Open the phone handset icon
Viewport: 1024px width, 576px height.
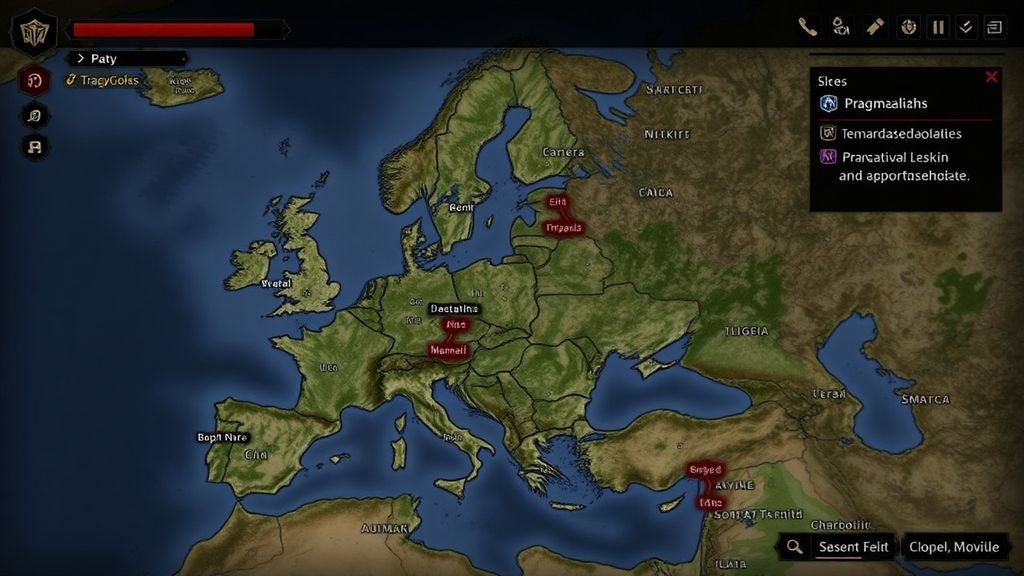807,27
